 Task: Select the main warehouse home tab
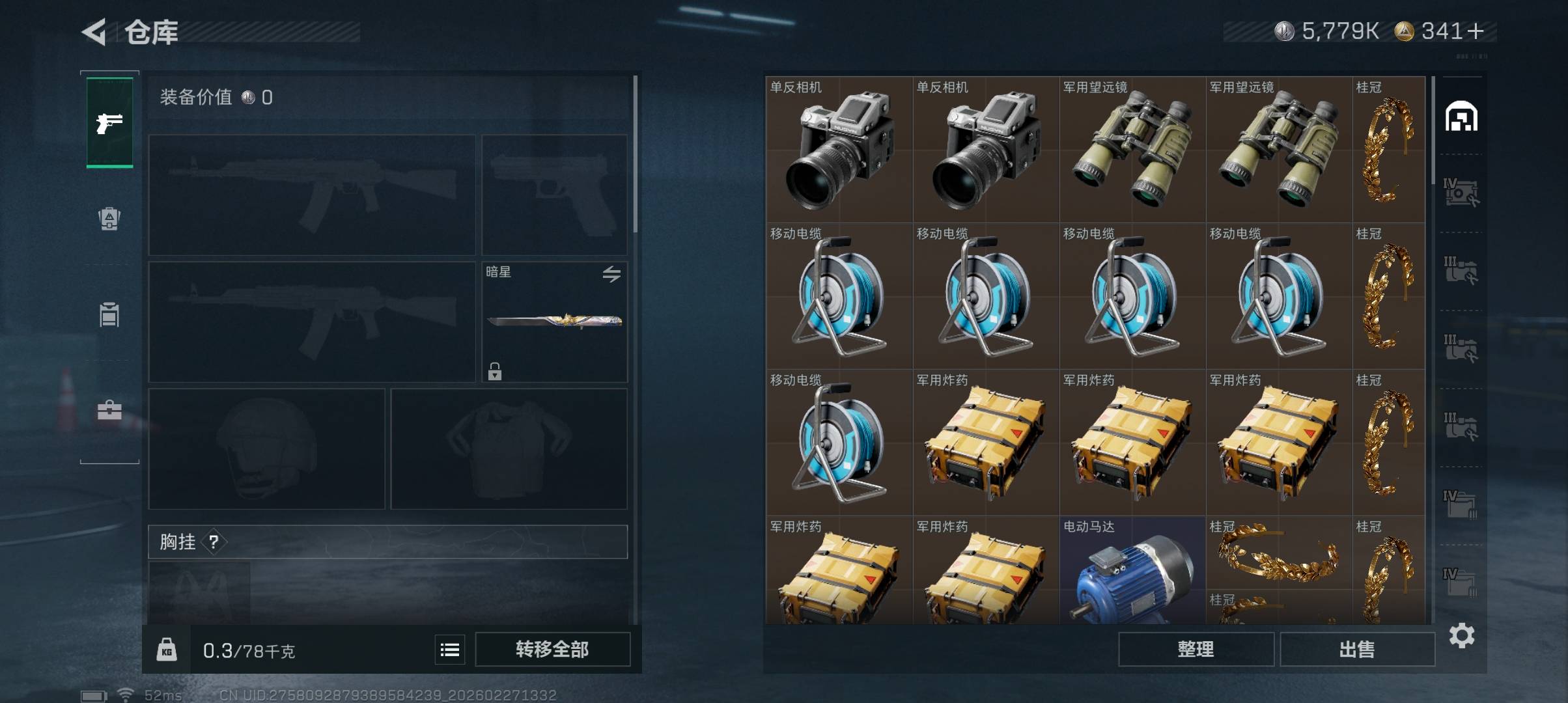(1461, 117)
